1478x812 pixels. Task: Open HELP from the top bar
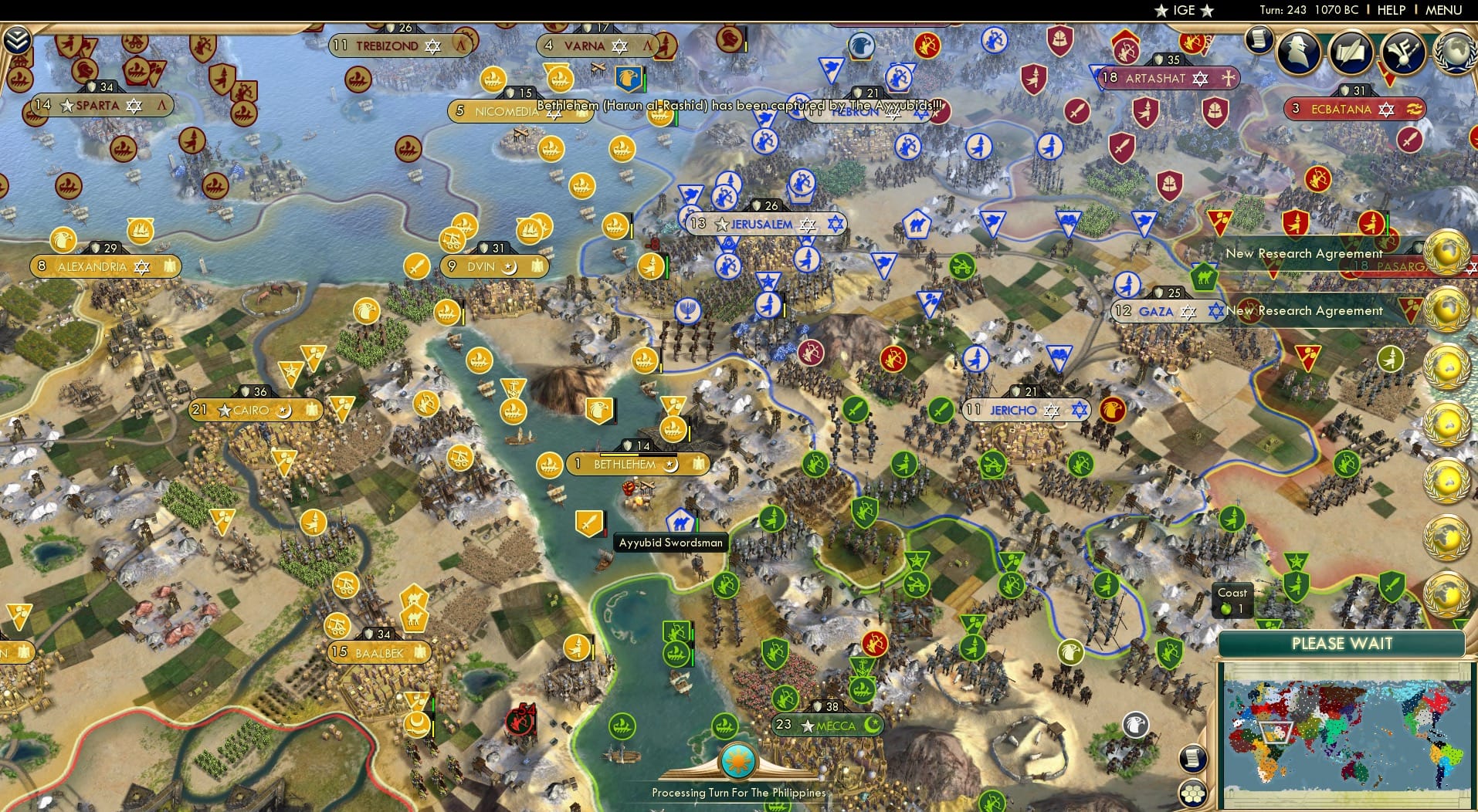pyautogui.click(x=1390, y=10)
